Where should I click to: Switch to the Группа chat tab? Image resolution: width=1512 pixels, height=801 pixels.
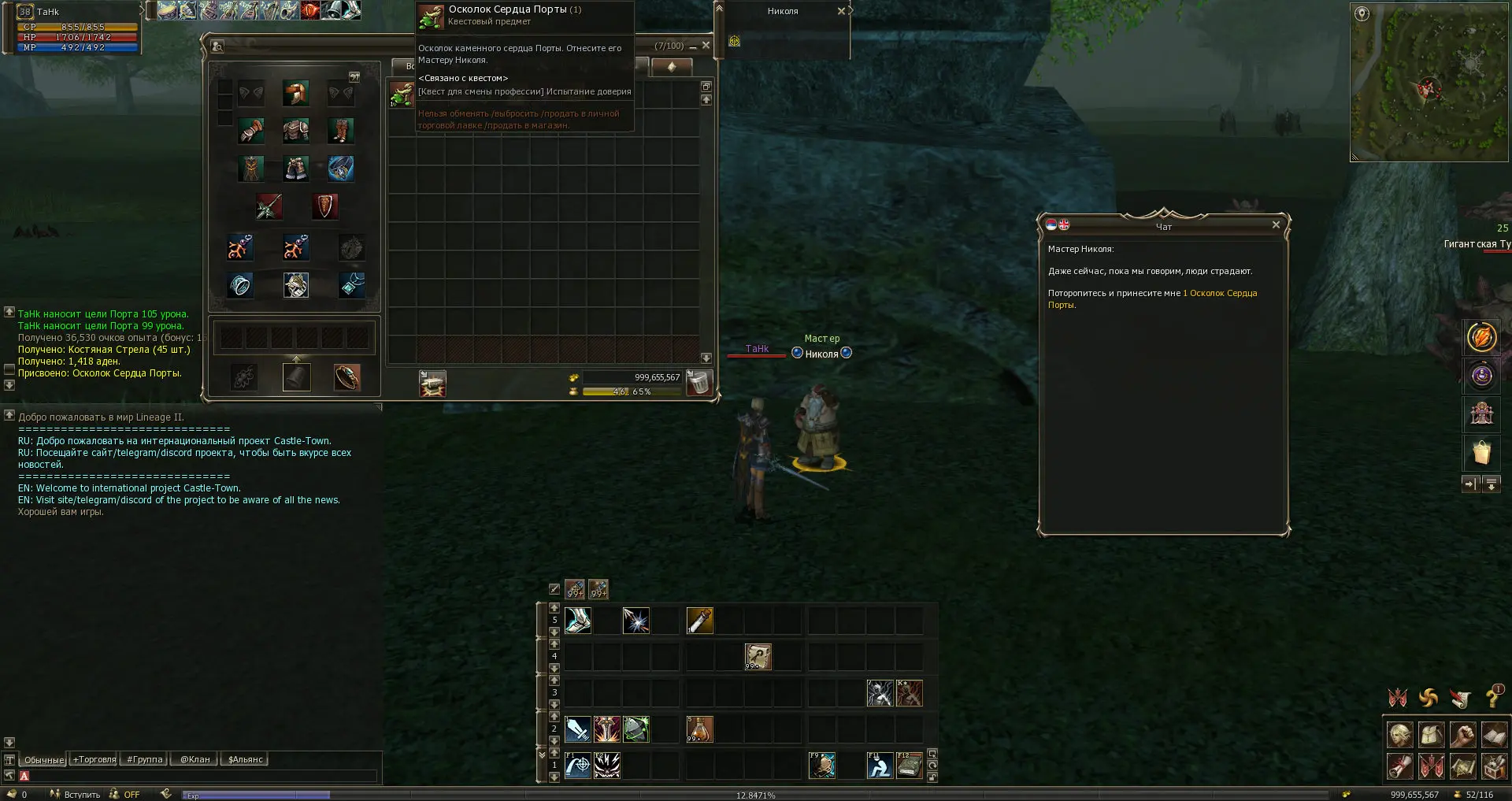click(144, 759)
